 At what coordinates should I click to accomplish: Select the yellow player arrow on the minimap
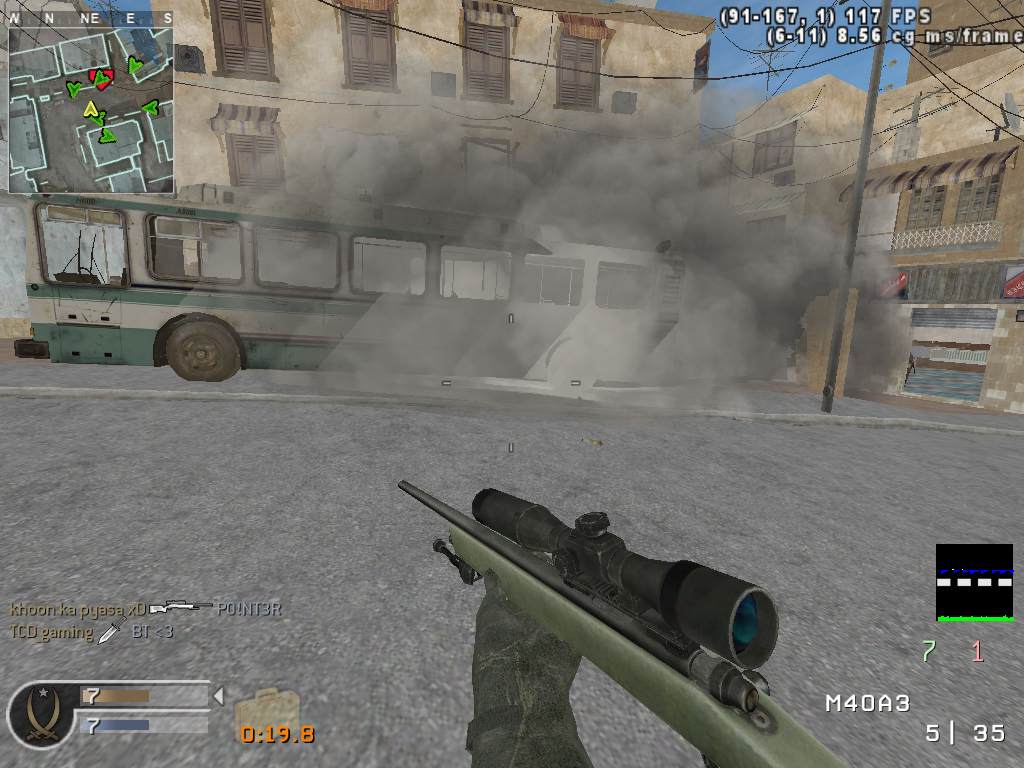(92, 108)
